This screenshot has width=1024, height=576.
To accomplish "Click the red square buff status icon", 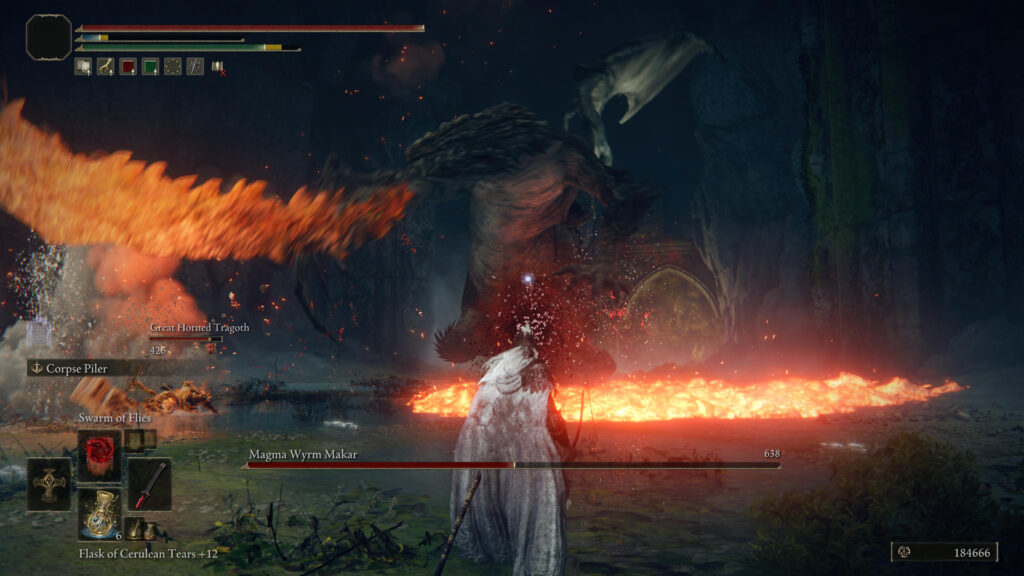I will pyautogui.click(x=128, y=67).
